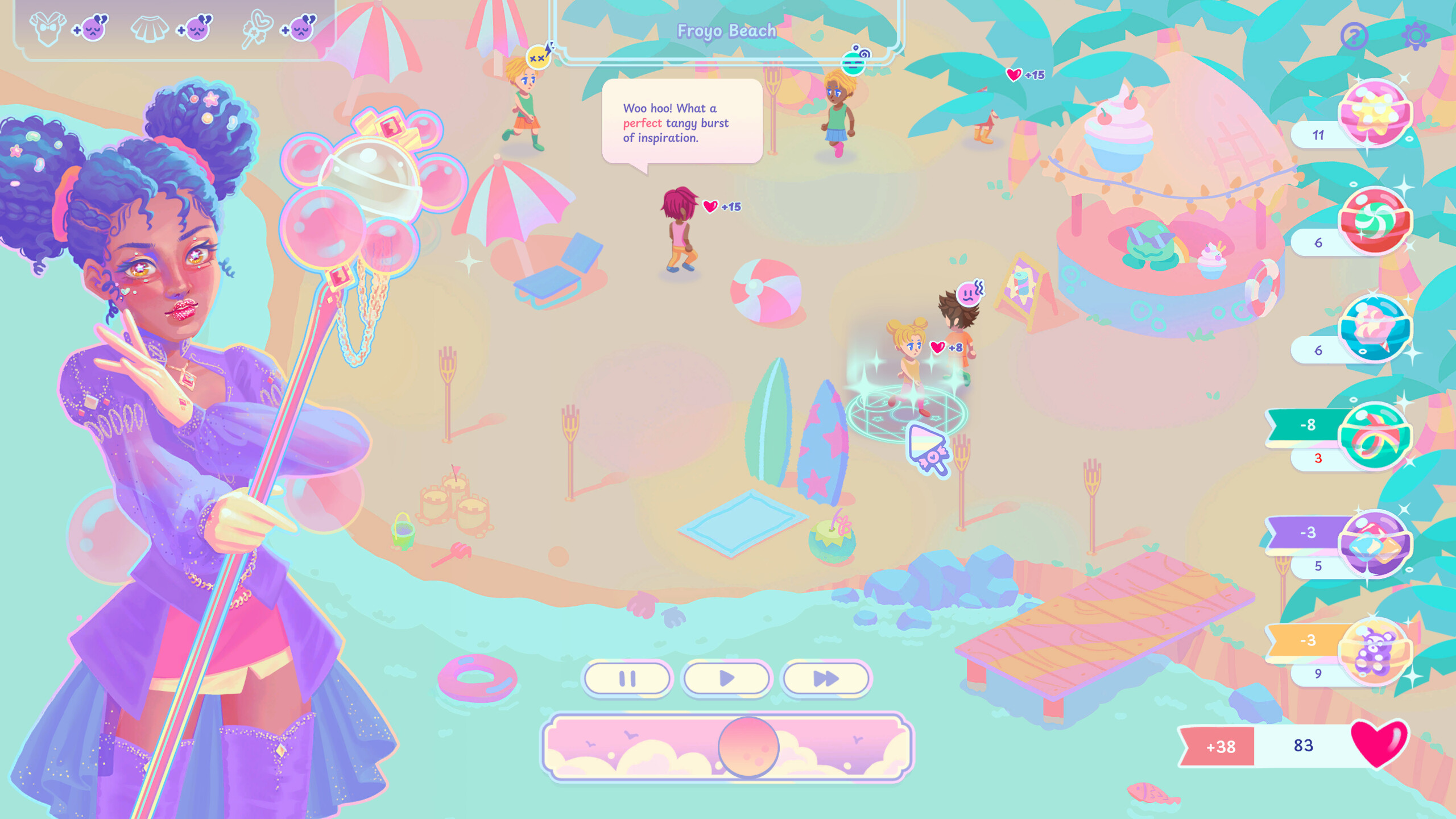Open the help question mark icon
This screenshot has width=1456, height=819.
[x=1355, y=37]
